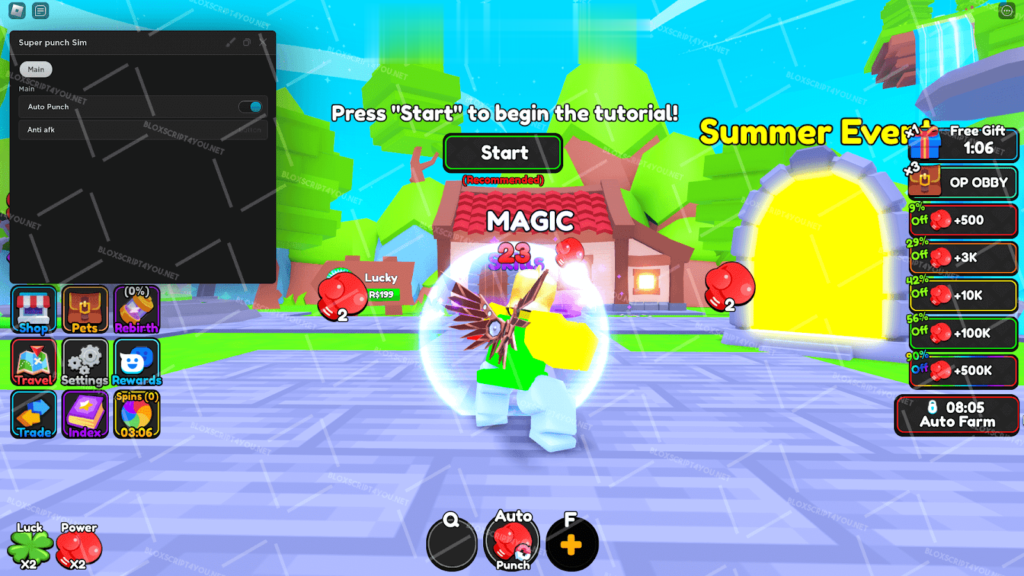Screen dimensions: 1024x576
Task: Open the Travel map
Action: pos(35,362)
